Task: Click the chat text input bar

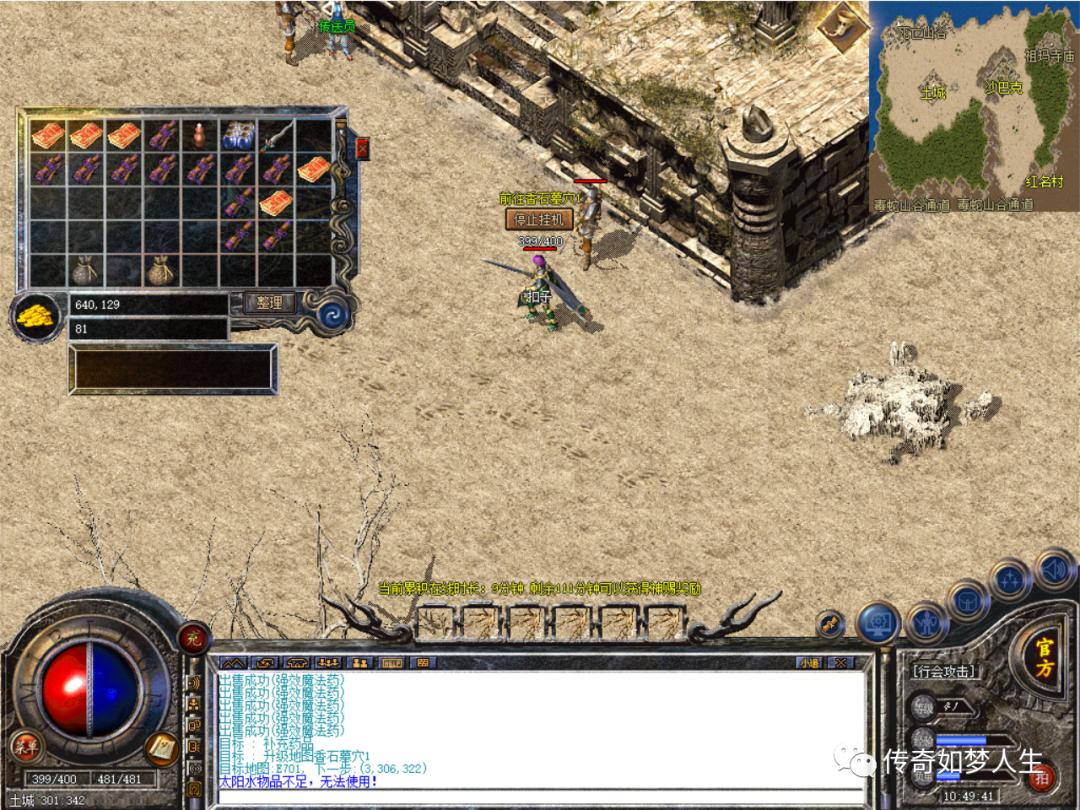Action: point(540,797)
